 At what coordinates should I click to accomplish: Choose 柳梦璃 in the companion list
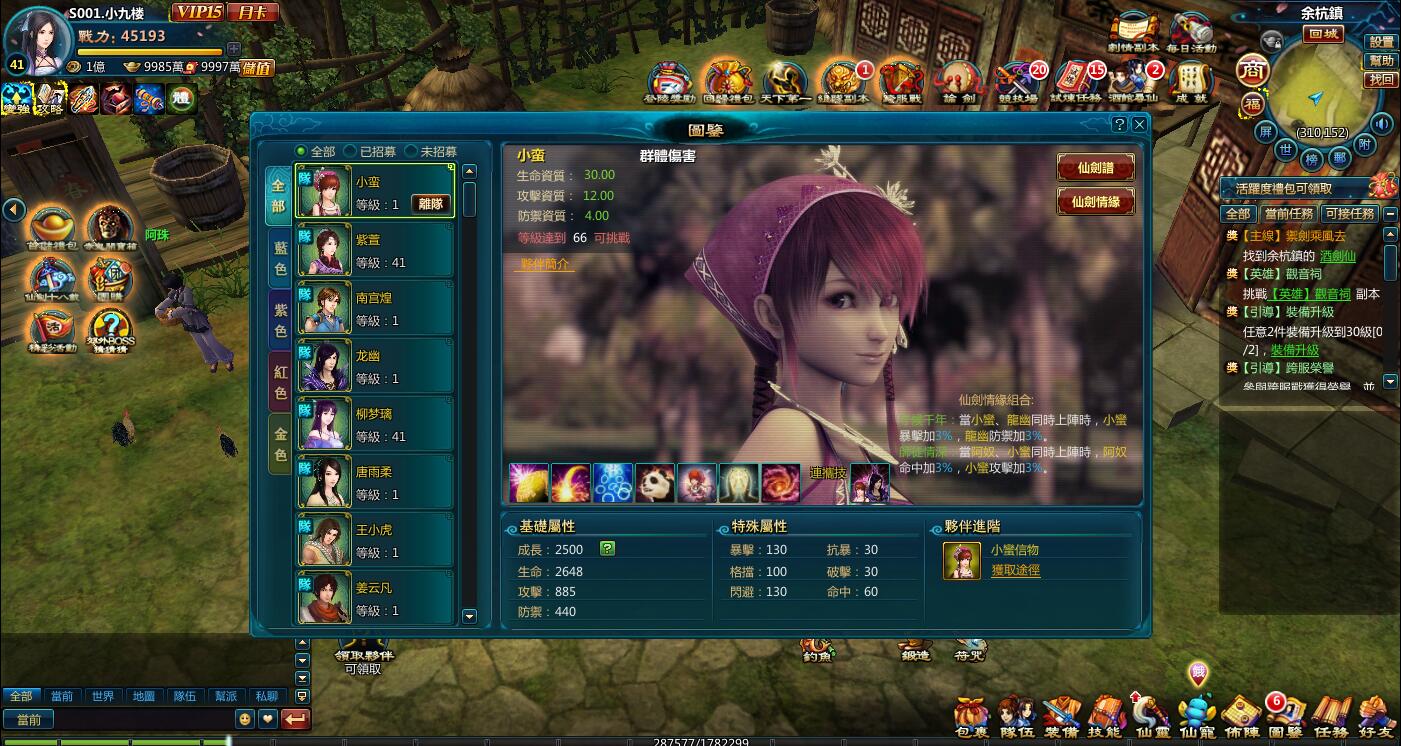click(373, 425)
